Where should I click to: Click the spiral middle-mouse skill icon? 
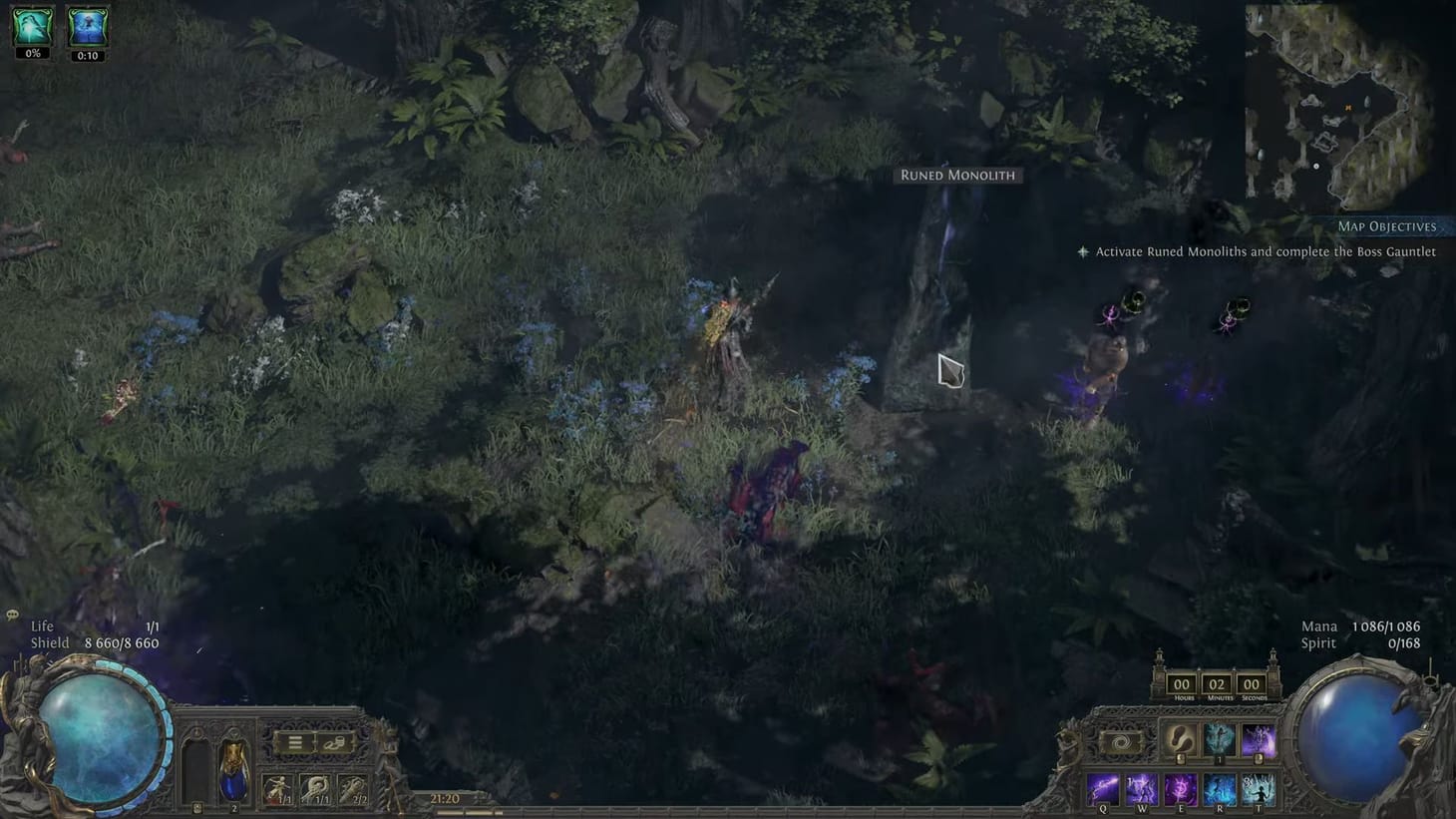tap(1122, 741)
